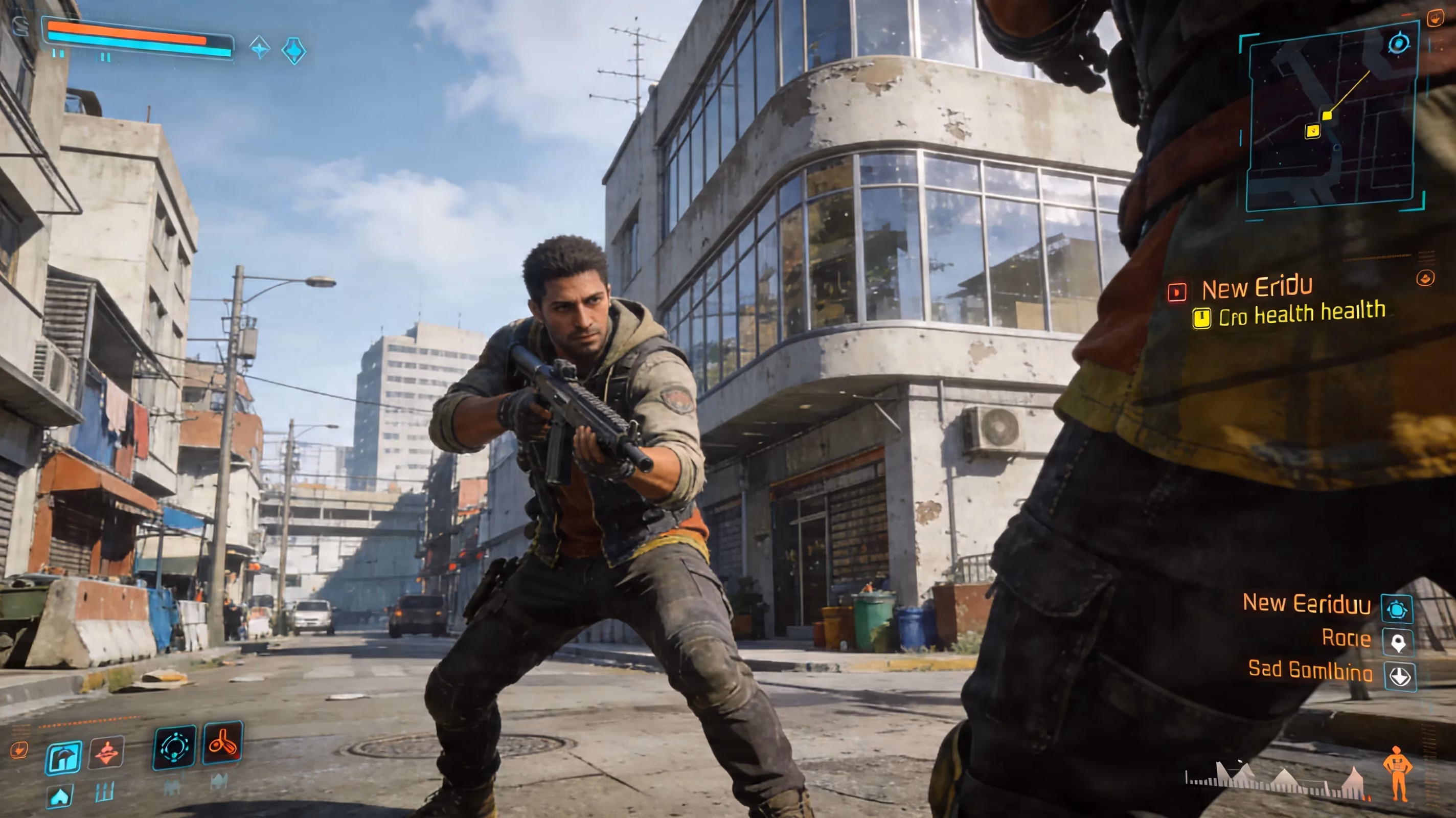The height and width of the screenshot is (818, 1456).
Task: Select the blue four-point star icon
Action: click(260, 48)
